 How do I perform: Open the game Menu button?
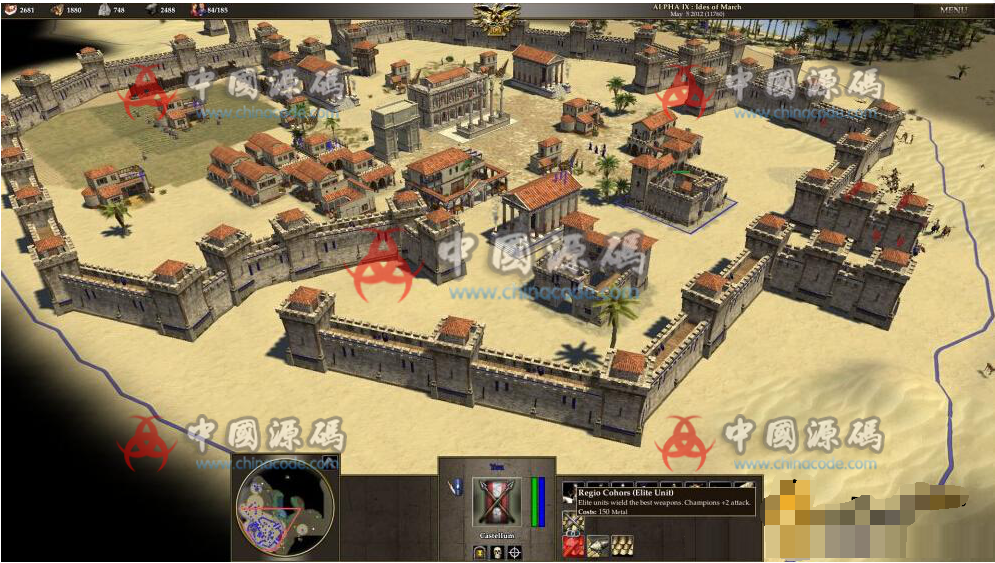(952, 10)
